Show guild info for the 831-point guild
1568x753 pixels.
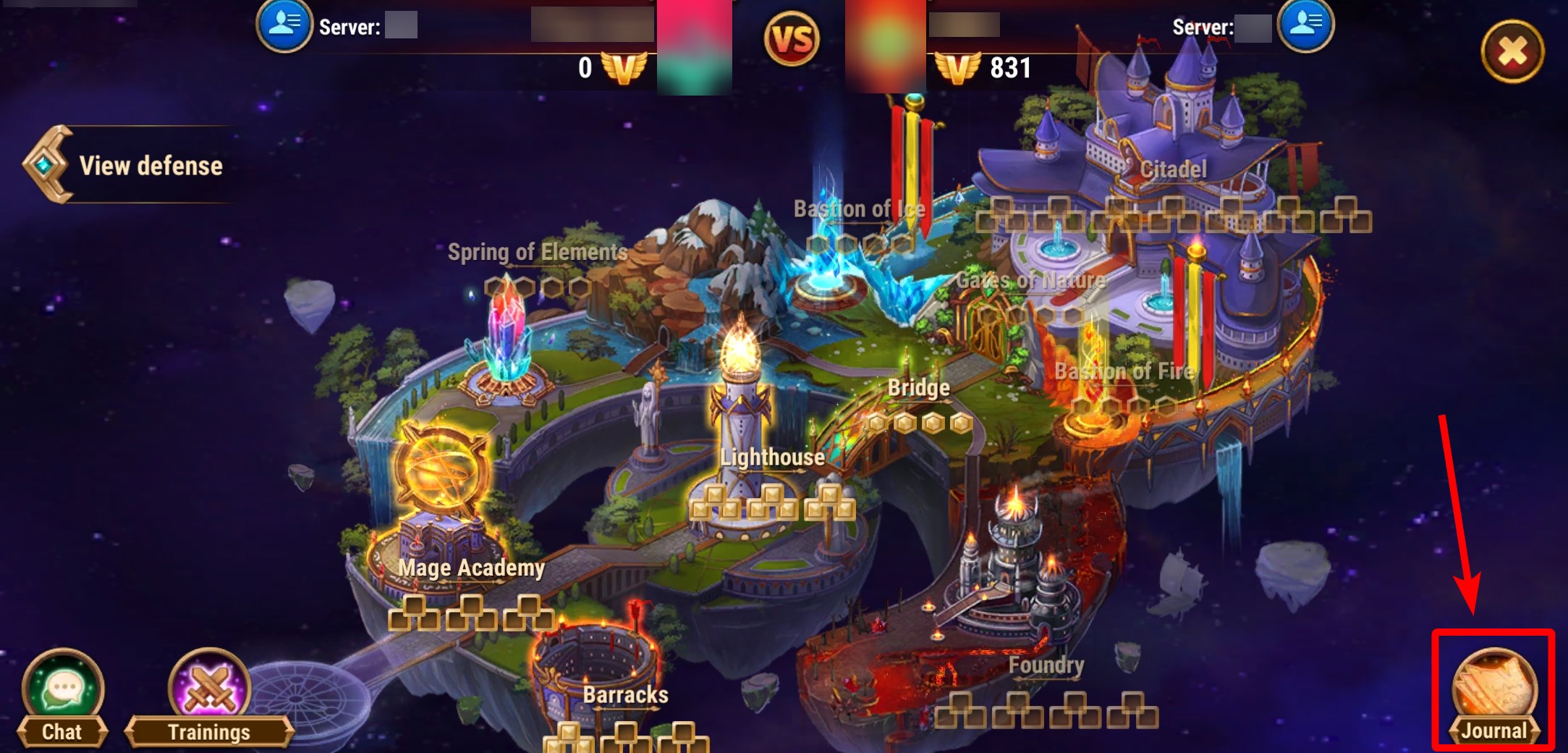click(x=1305, y=25)
